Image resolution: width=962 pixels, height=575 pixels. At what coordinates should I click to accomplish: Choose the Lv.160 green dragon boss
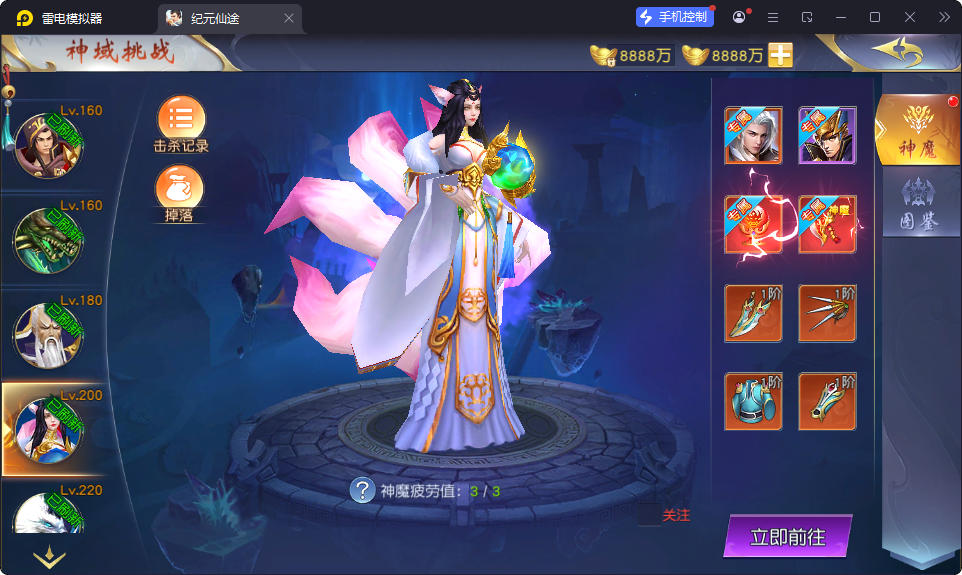(x=48, y=240)
